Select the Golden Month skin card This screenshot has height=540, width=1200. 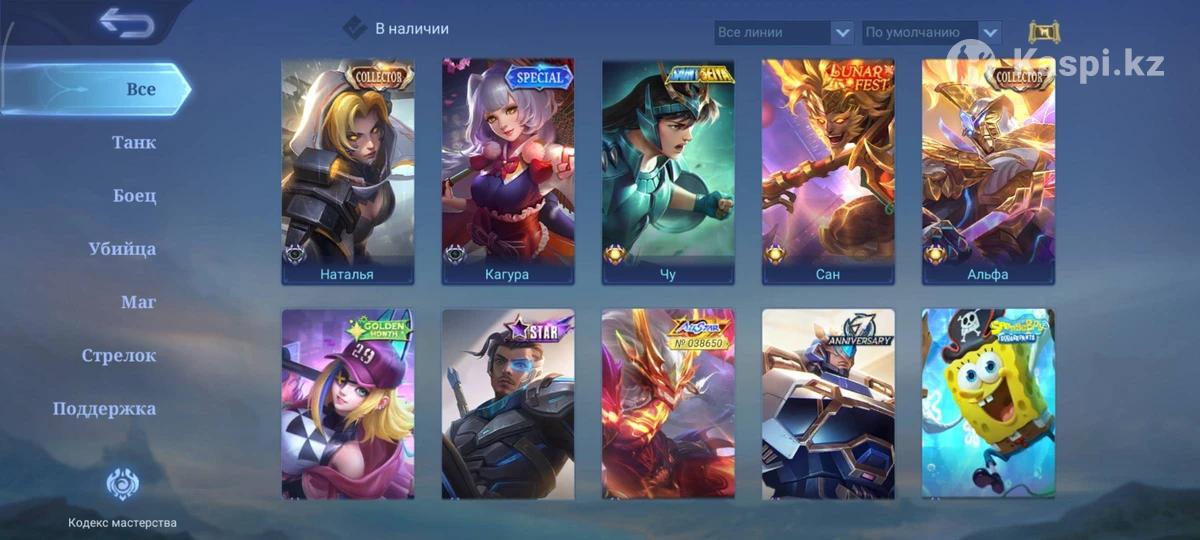click(347, 403)
